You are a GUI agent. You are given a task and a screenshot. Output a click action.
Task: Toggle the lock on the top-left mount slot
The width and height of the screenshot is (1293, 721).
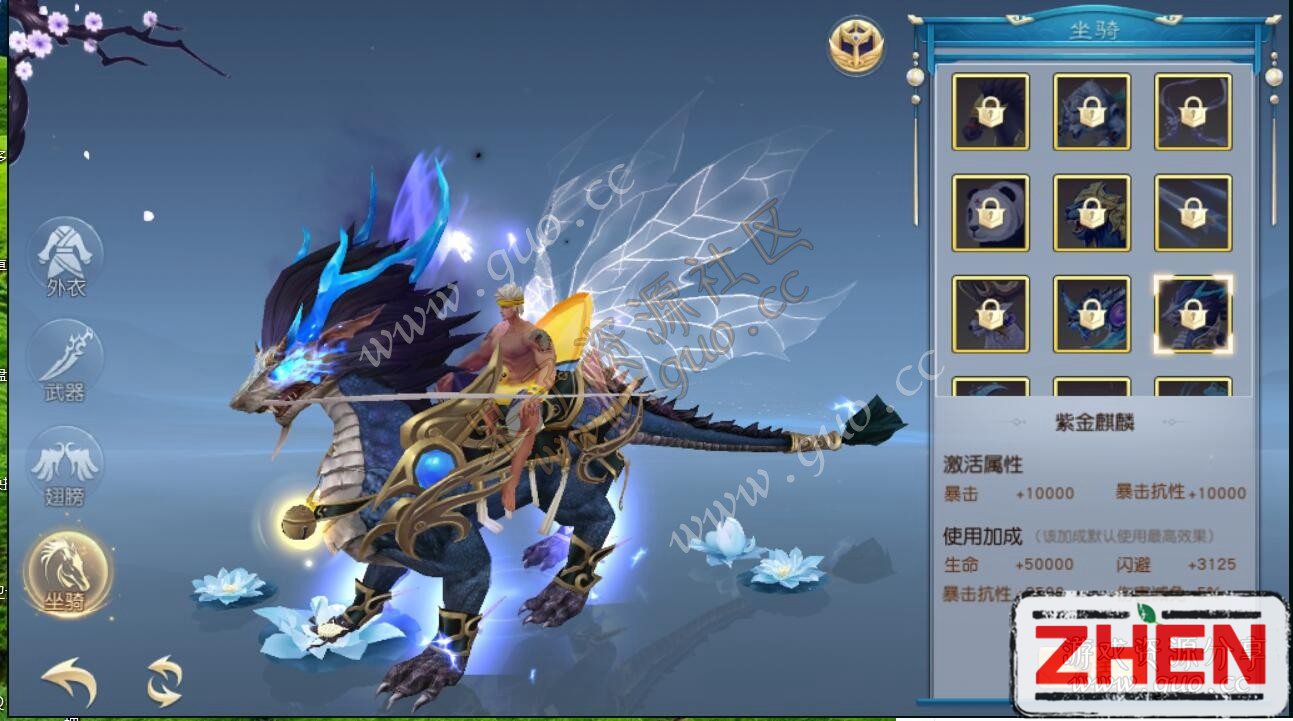990,112
